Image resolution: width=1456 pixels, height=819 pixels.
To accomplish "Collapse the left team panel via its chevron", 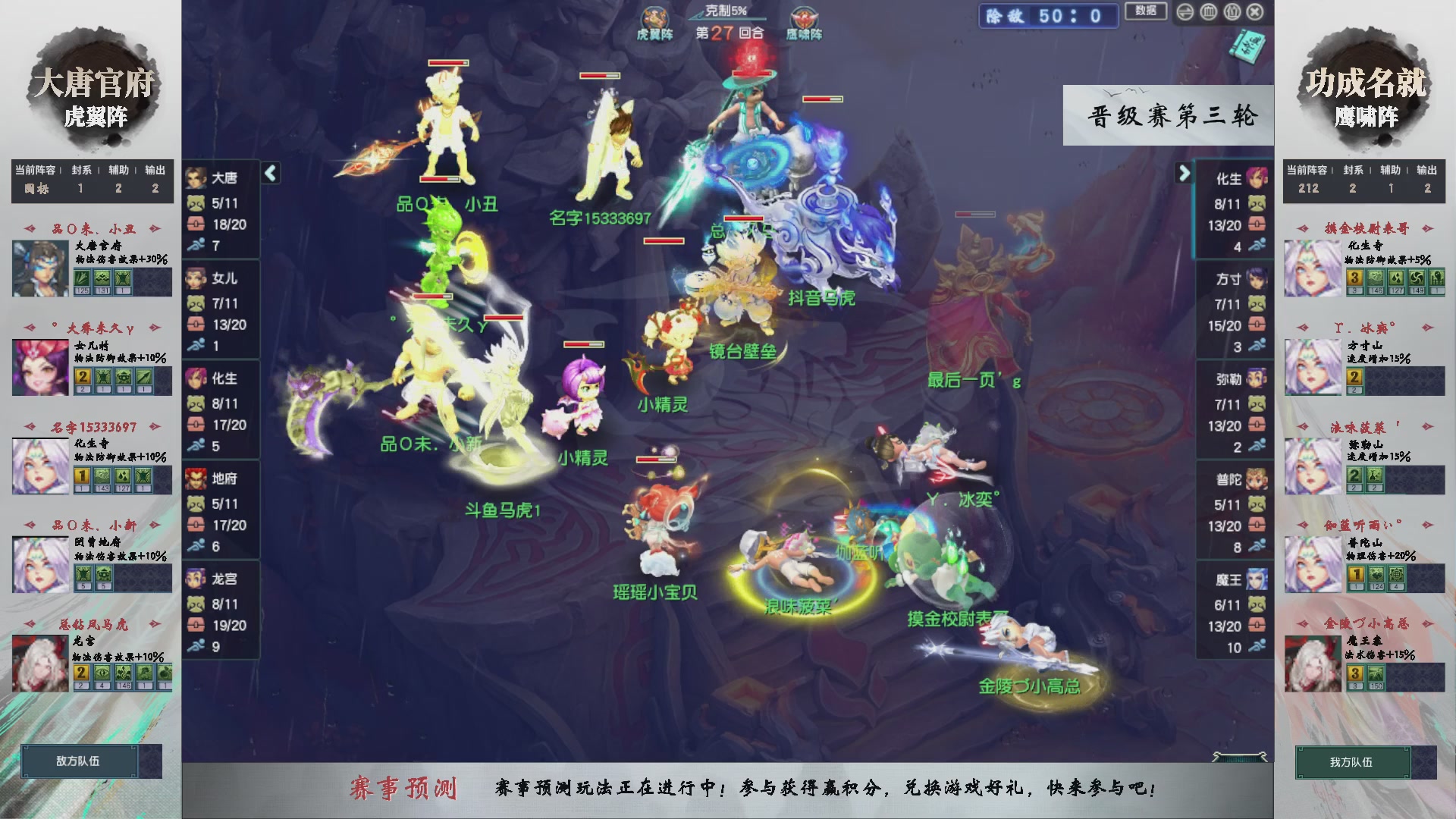I will click(269, 173).
